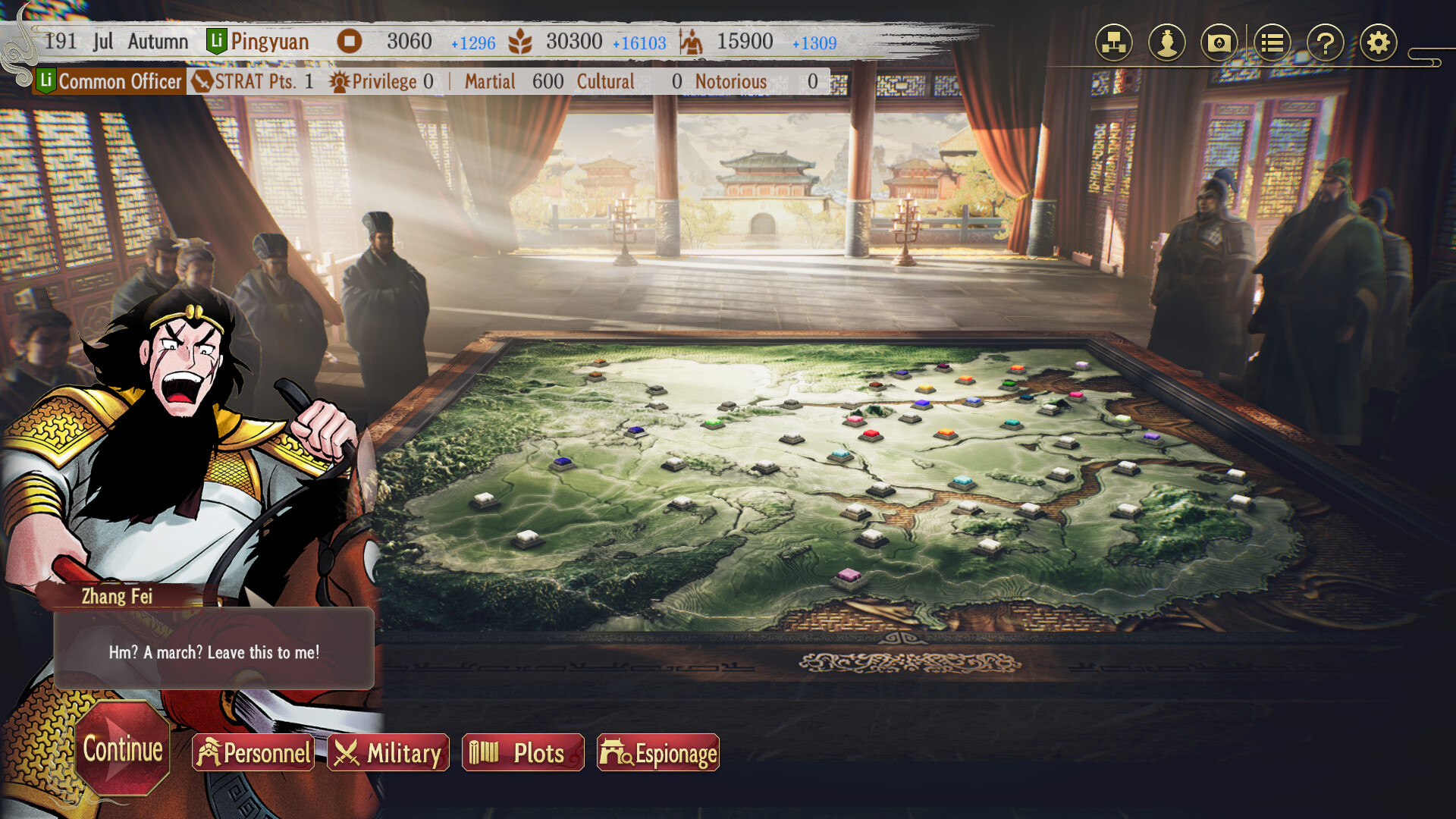The width and height of the screenshot is (1456, 819).
Task: Click the gold coin icon showing 3060
Action: (350, 42)
